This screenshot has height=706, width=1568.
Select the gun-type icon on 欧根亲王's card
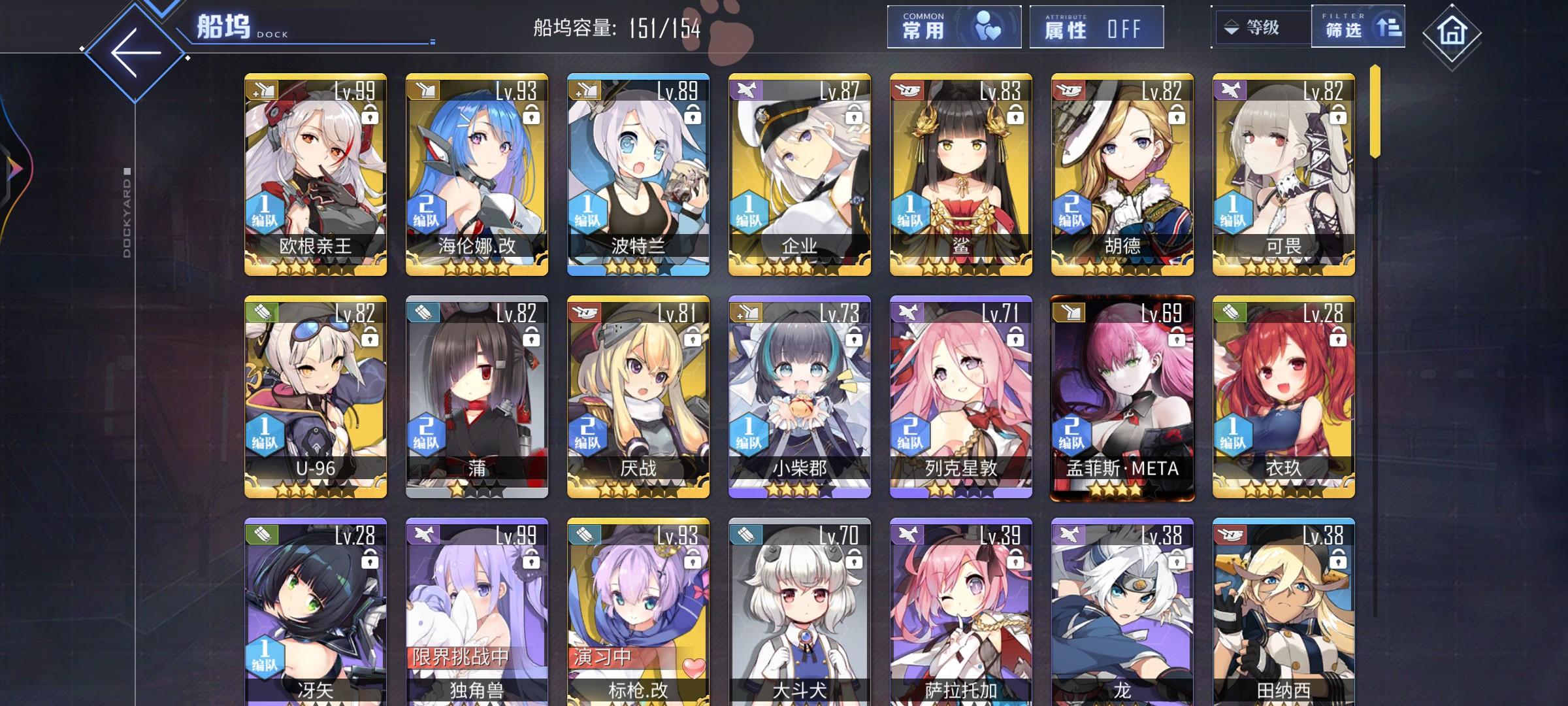[x=262, y=90]
